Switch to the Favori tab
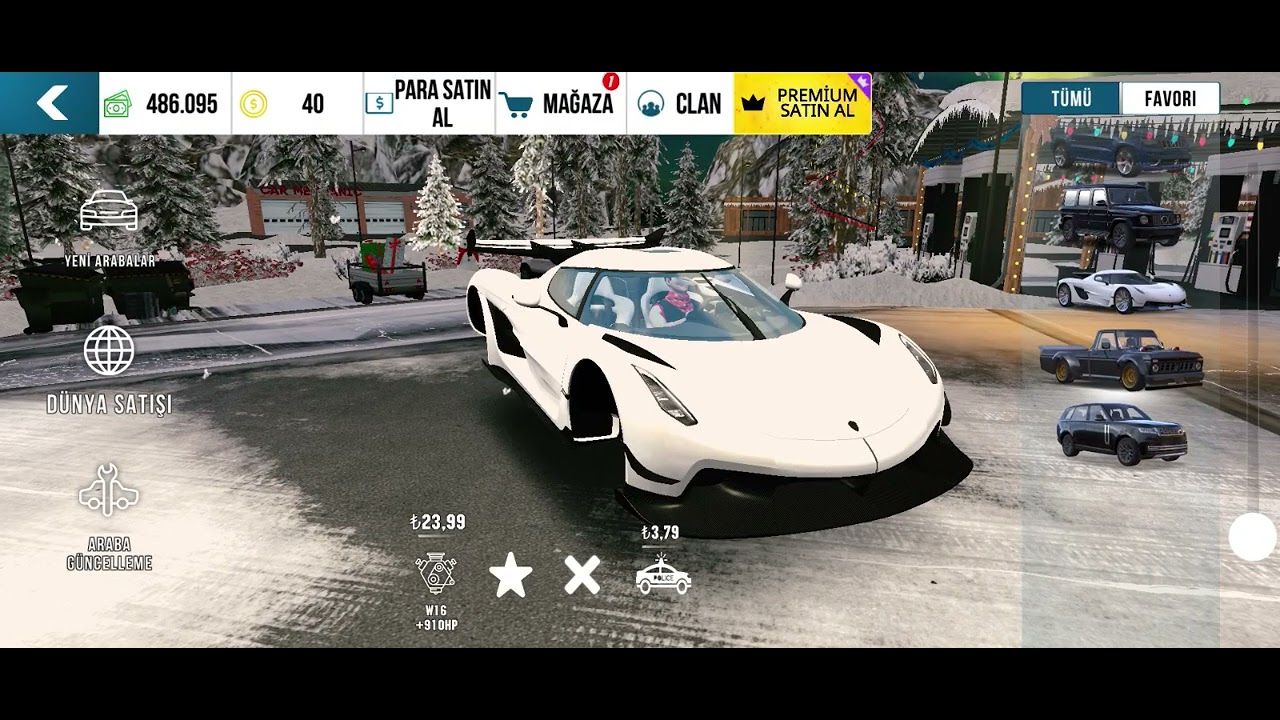This screenshot has width=1280, height=720. (x=1170, y=99)
